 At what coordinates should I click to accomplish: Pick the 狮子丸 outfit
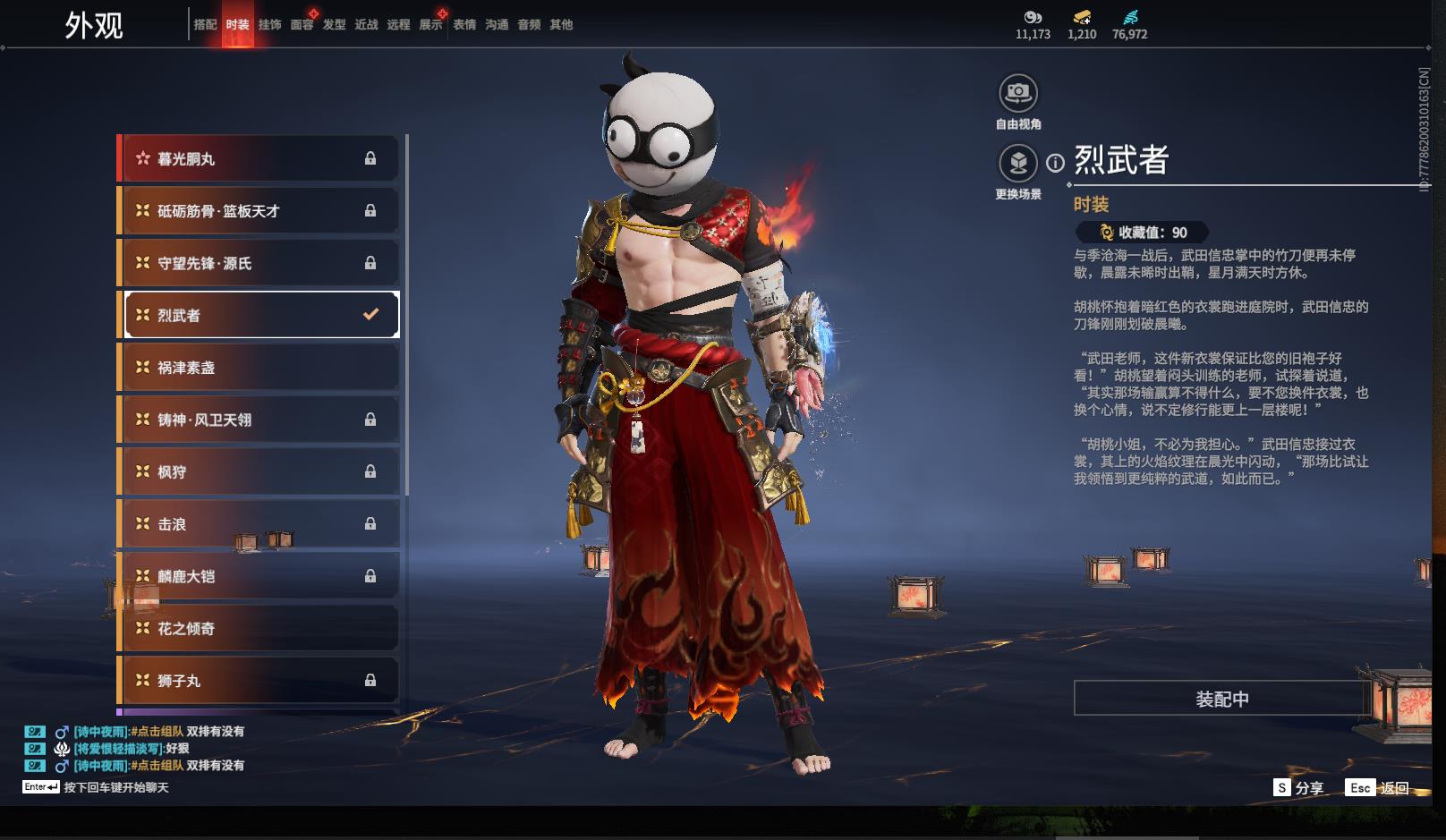coord(259,681)
